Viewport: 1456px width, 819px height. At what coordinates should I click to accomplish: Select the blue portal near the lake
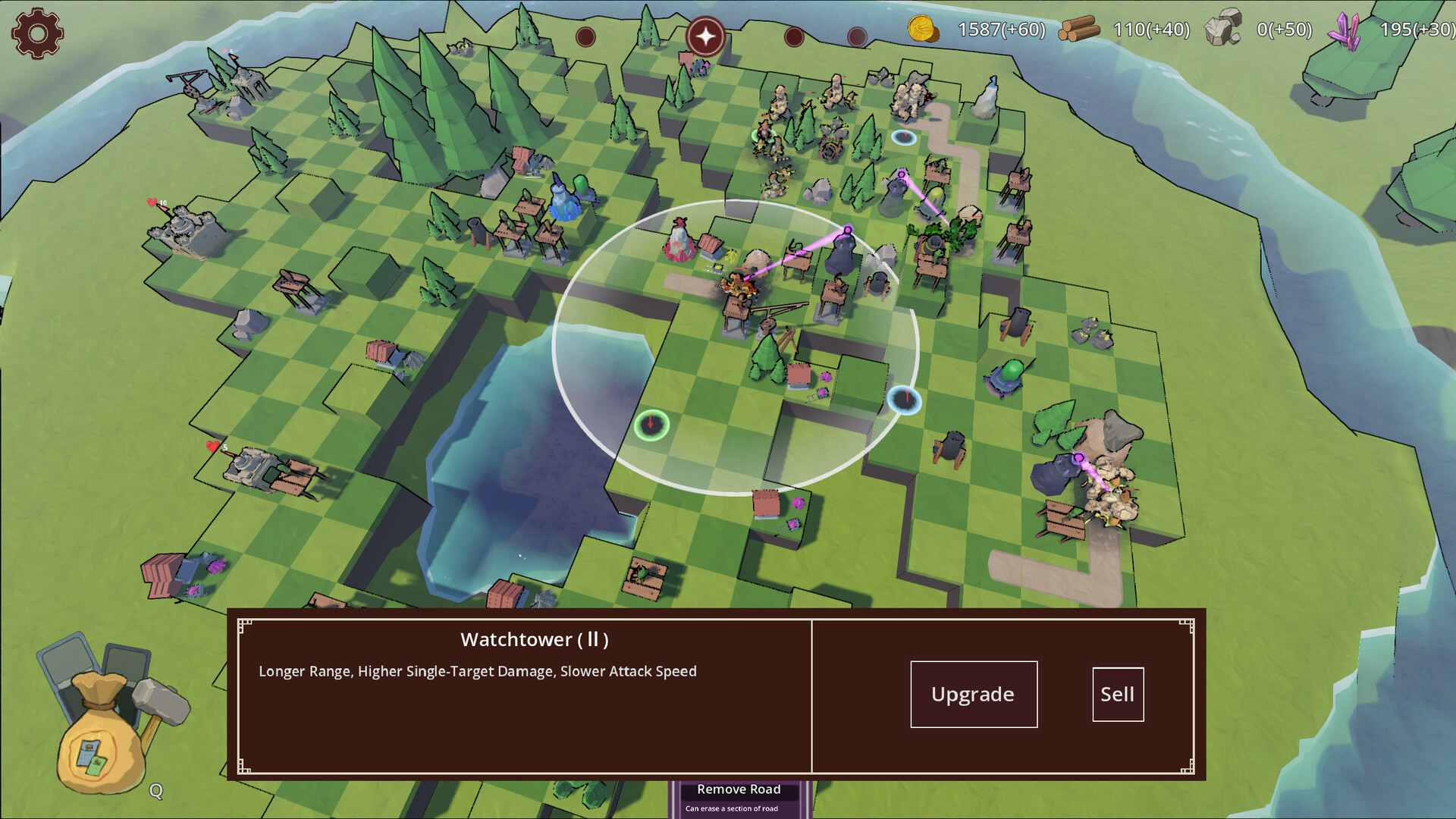[905, 400]
